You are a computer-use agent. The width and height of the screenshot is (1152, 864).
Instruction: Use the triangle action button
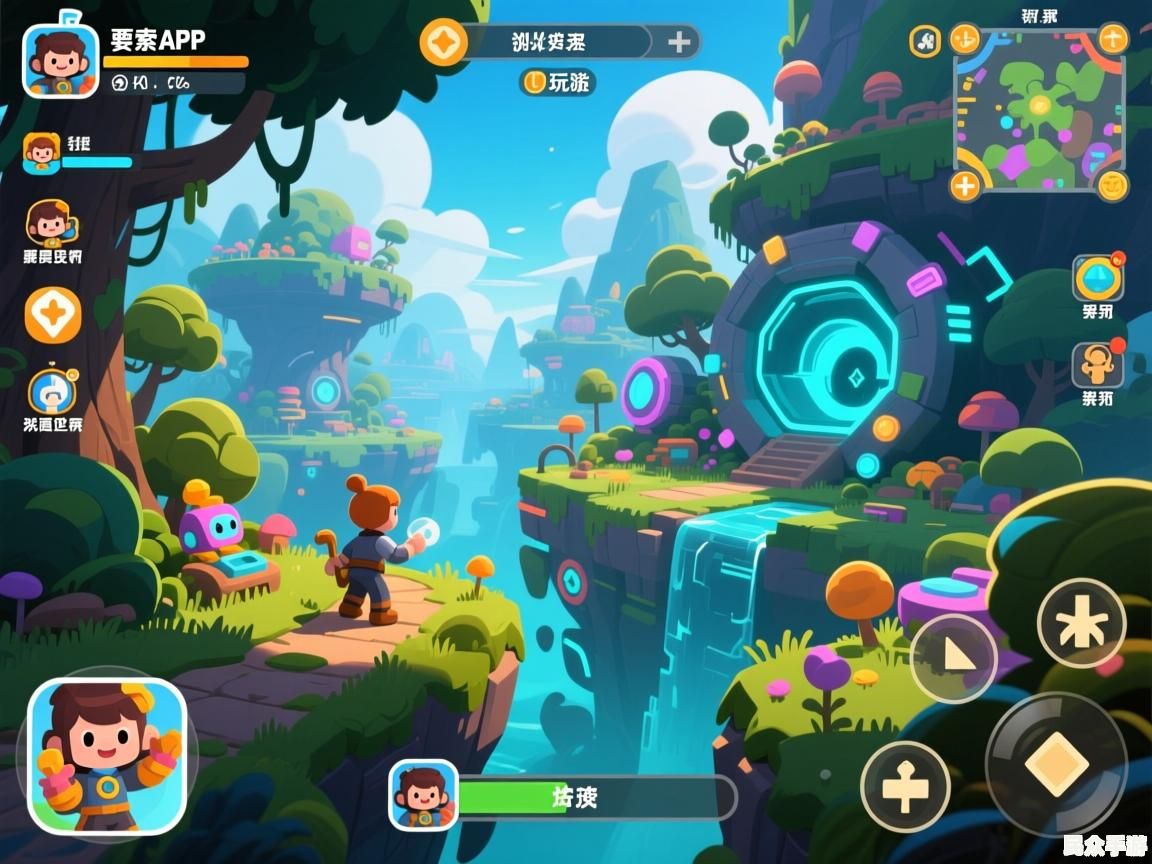pos(954,659)
